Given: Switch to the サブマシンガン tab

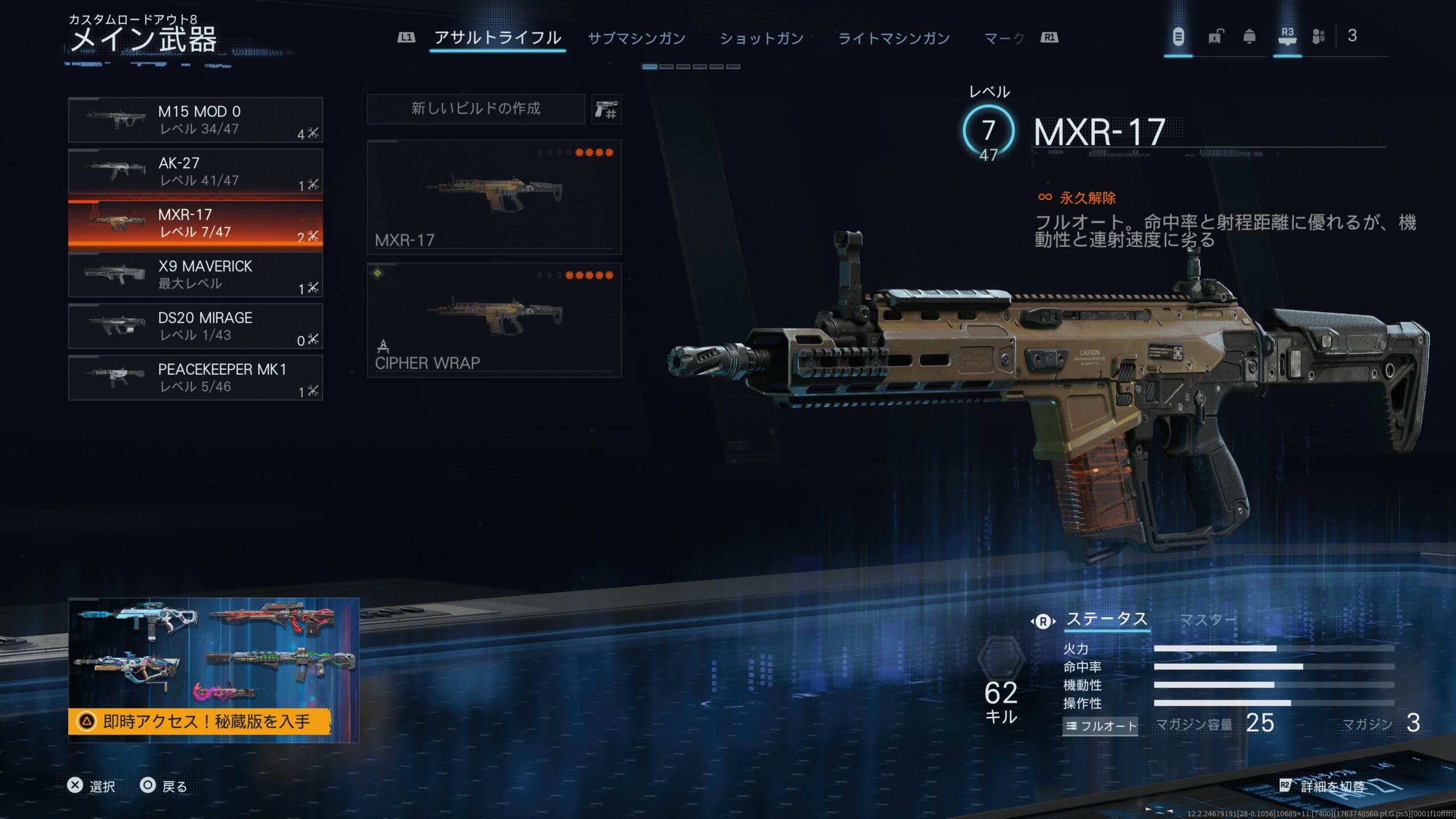Looking at the screenshot, I should click(x=636, y=38).
